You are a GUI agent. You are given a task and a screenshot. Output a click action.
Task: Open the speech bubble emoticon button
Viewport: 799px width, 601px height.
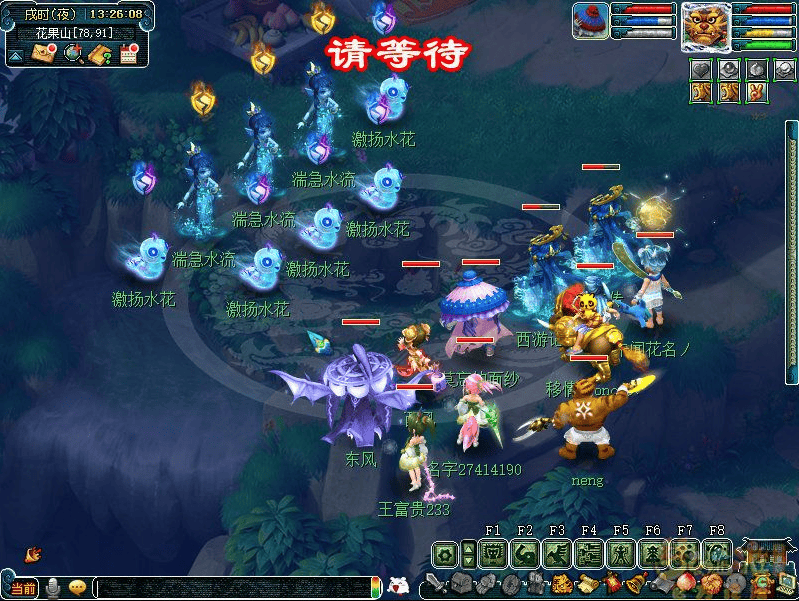[78, 588]
